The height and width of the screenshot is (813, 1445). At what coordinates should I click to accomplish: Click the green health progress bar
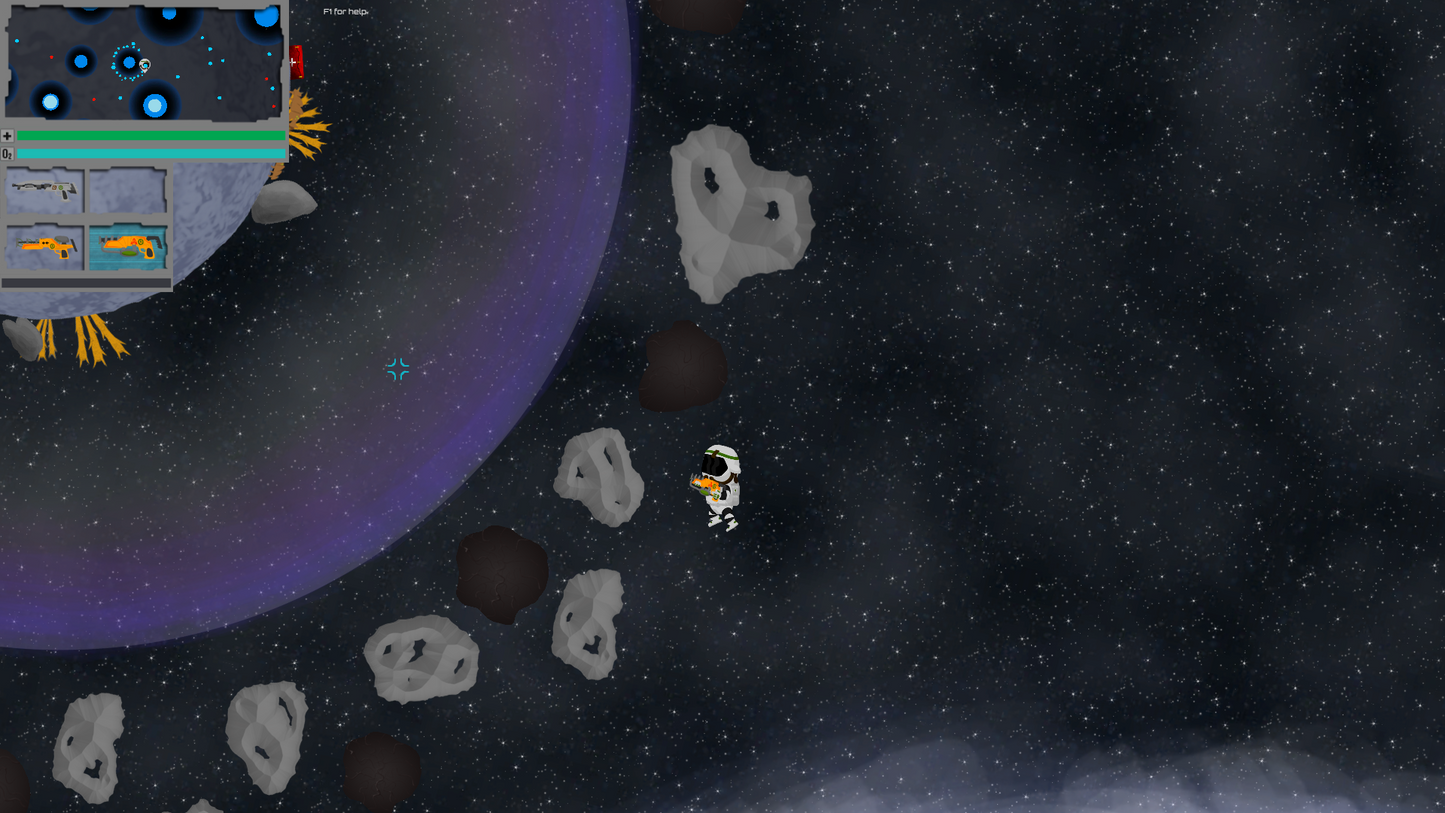[152, 135]
